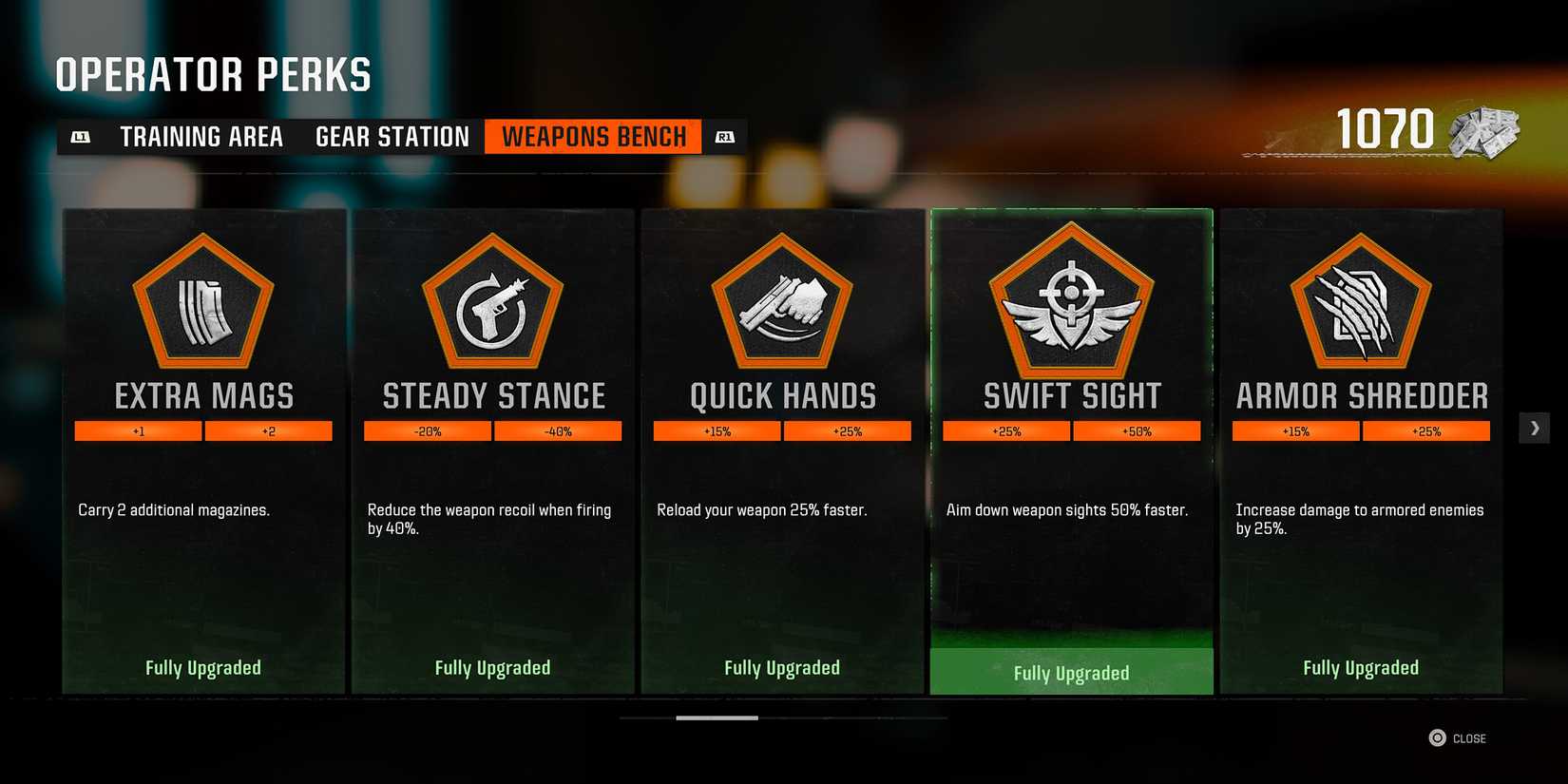Click the L1 shoulder button icon
The height and width of the screenshot is (784, 1568).
click(x=81, y=136)
